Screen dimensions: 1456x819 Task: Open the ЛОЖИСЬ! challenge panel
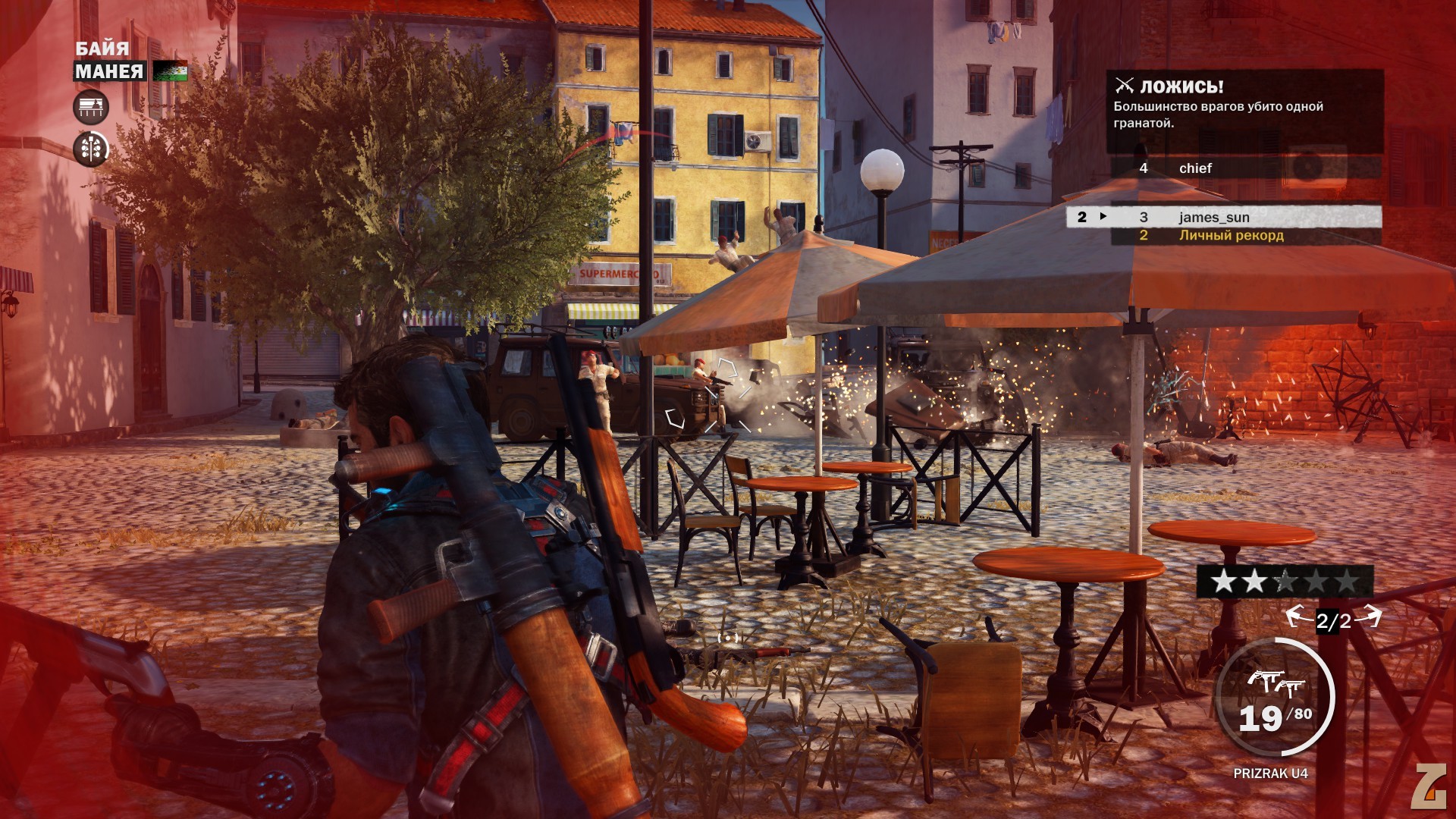click(x=1244, y=105)
